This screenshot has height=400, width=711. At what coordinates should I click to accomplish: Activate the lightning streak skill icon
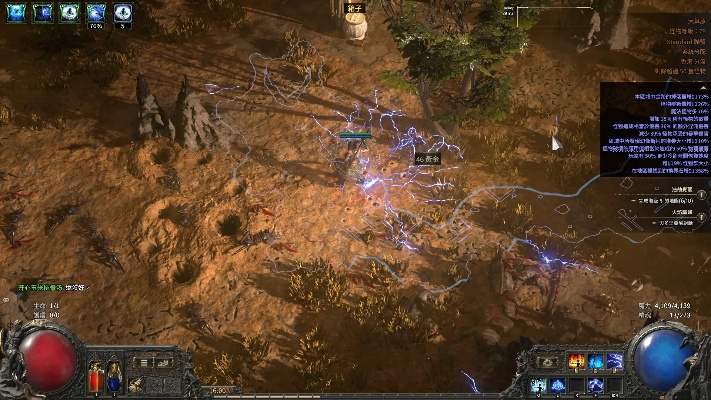point(616,361)
